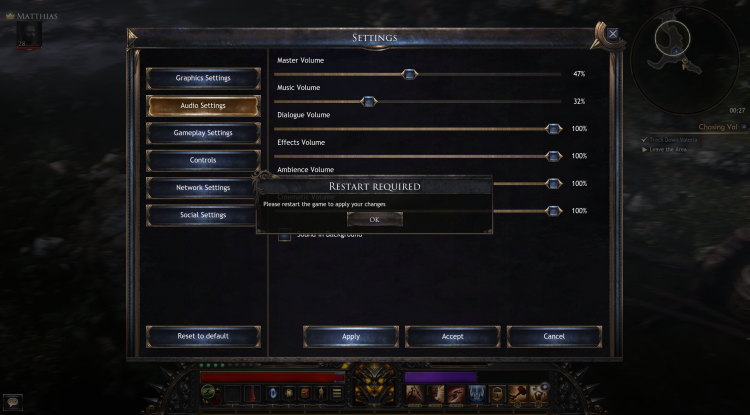Viewport: 750px width, 415px height.
Task: Click the Dialogue Volume slider handle
Action: [x=553, y=129]
